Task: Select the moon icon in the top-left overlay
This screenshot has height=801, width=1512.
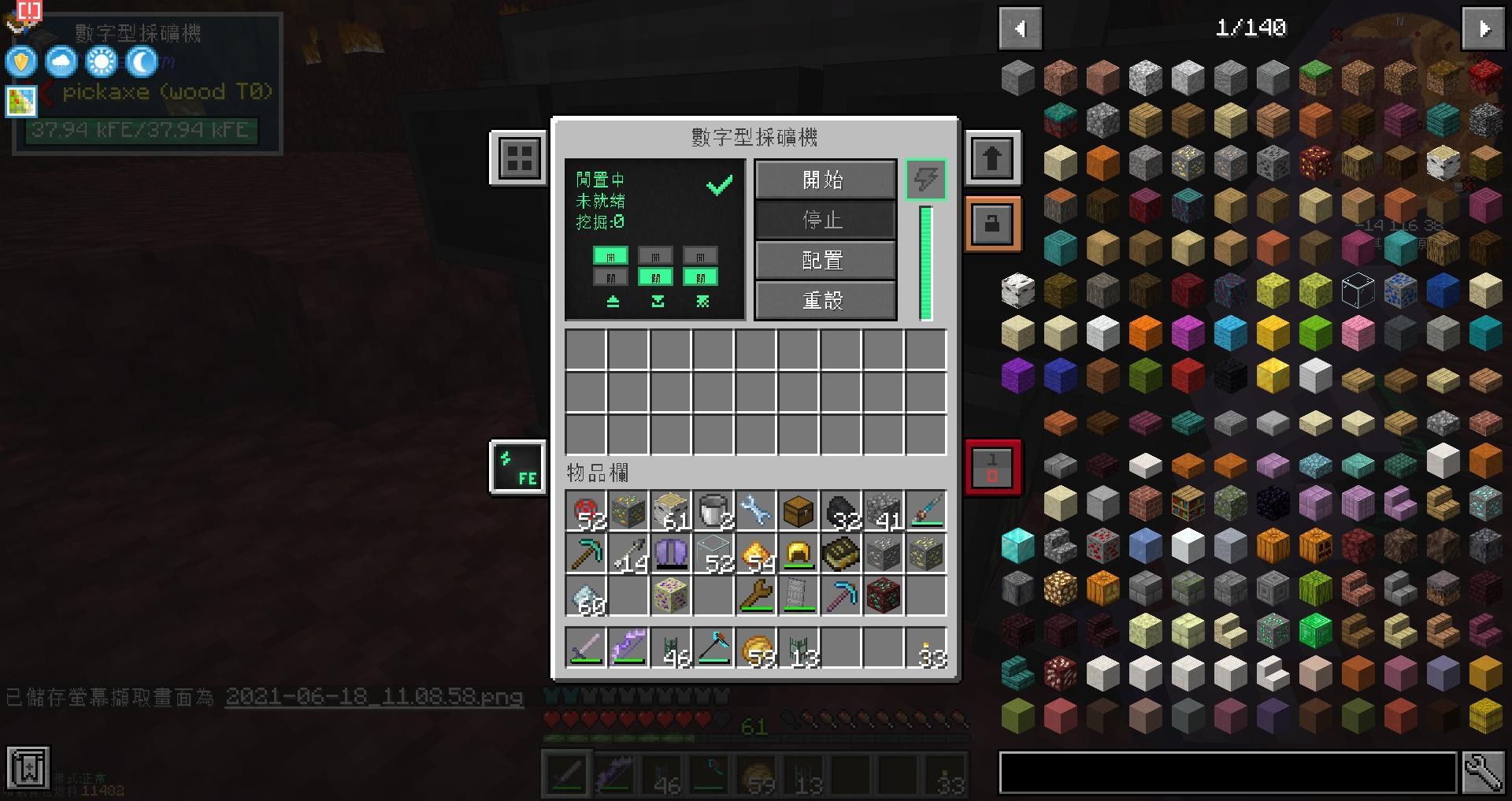Action: coord(139,61)
